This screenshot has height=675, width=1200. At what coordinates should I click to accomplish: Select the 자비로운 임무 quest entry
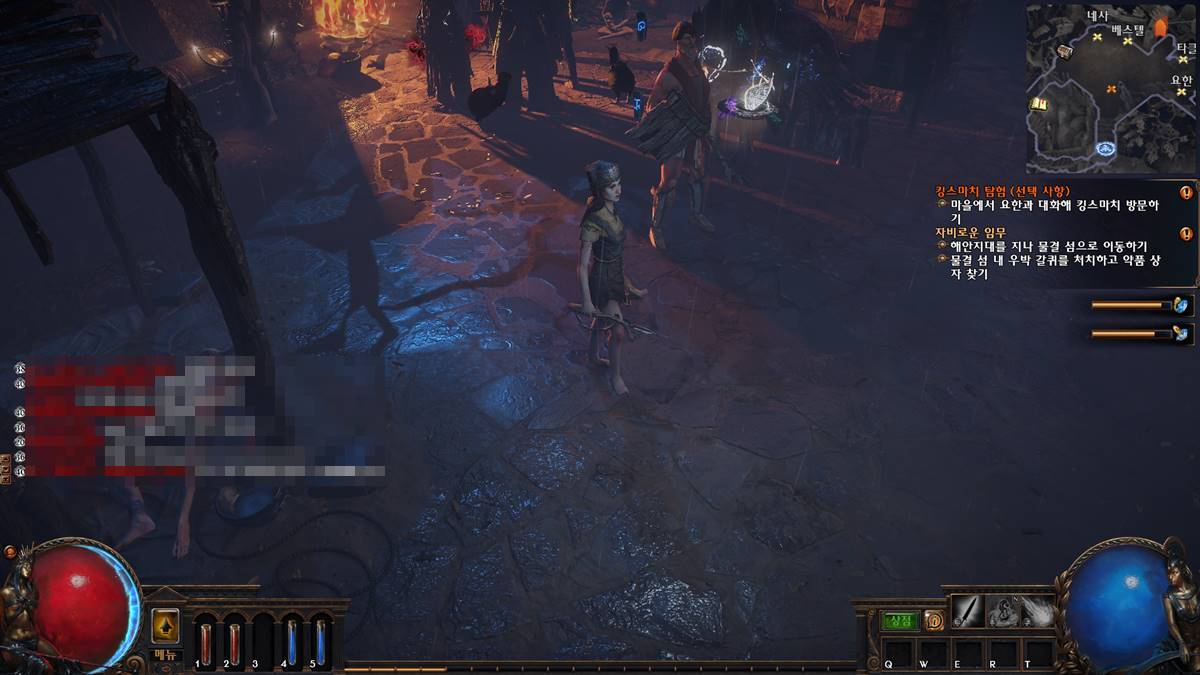(x=968, y=232)
